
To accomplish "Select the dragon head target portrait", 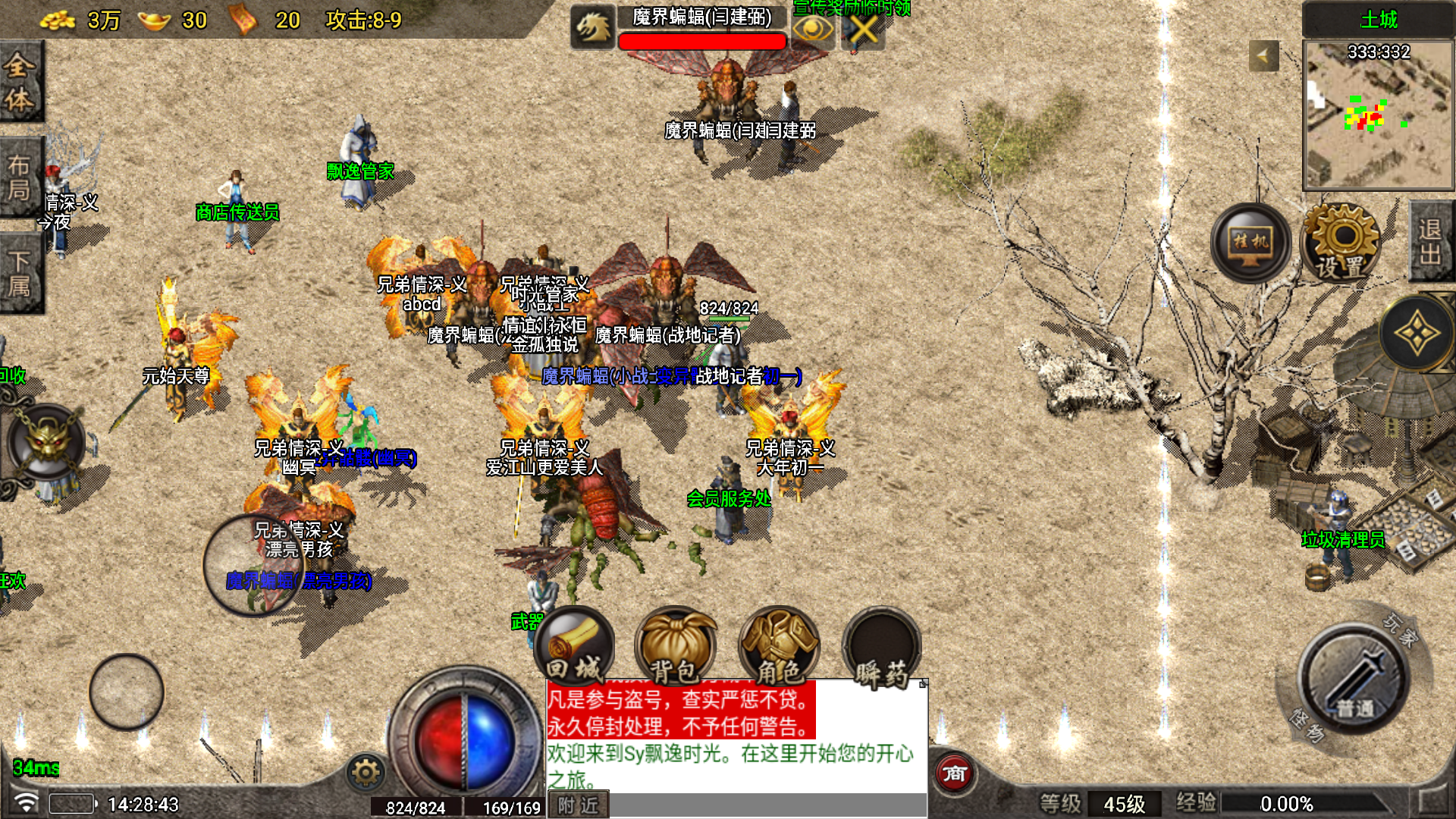I will point(592,29).
